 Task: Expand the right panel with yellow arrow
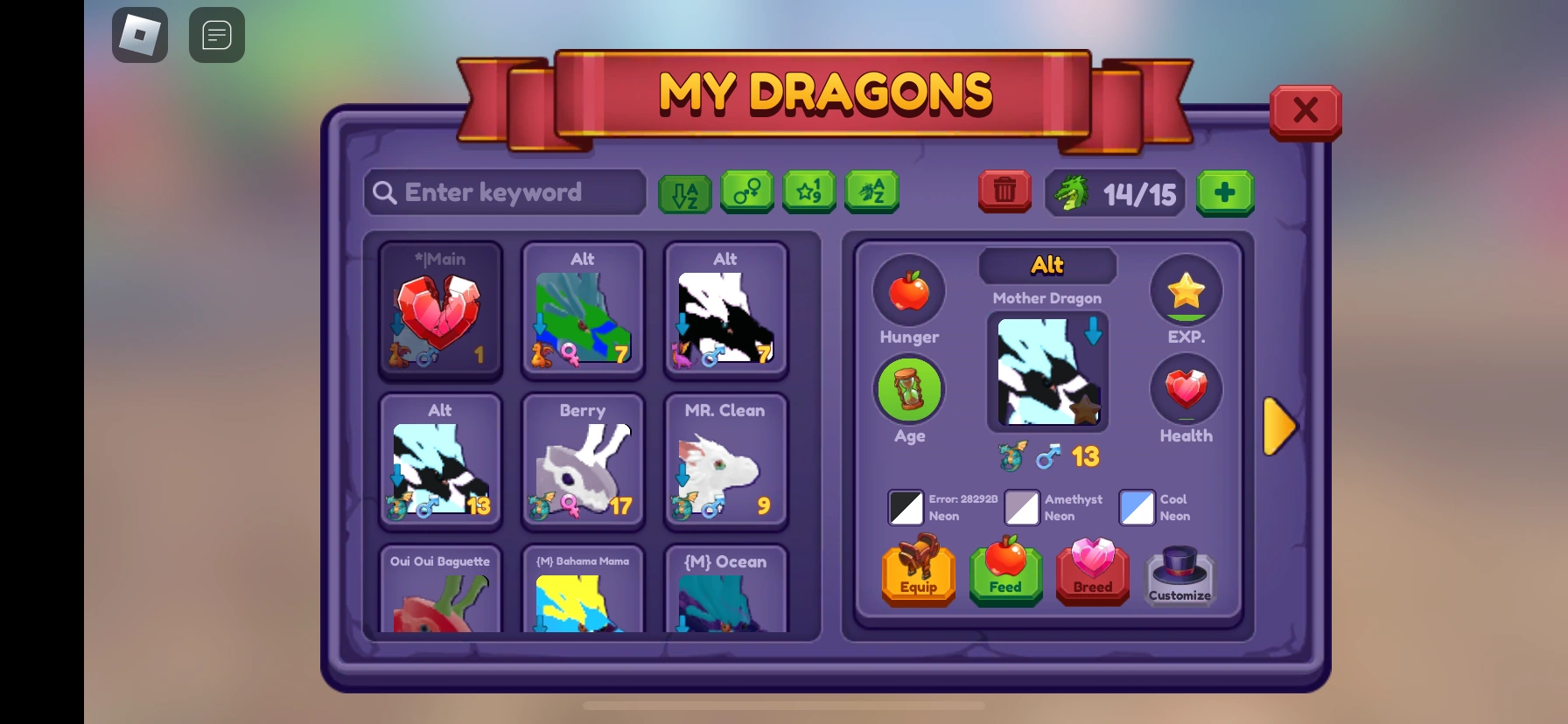[x=1279, y=427]
